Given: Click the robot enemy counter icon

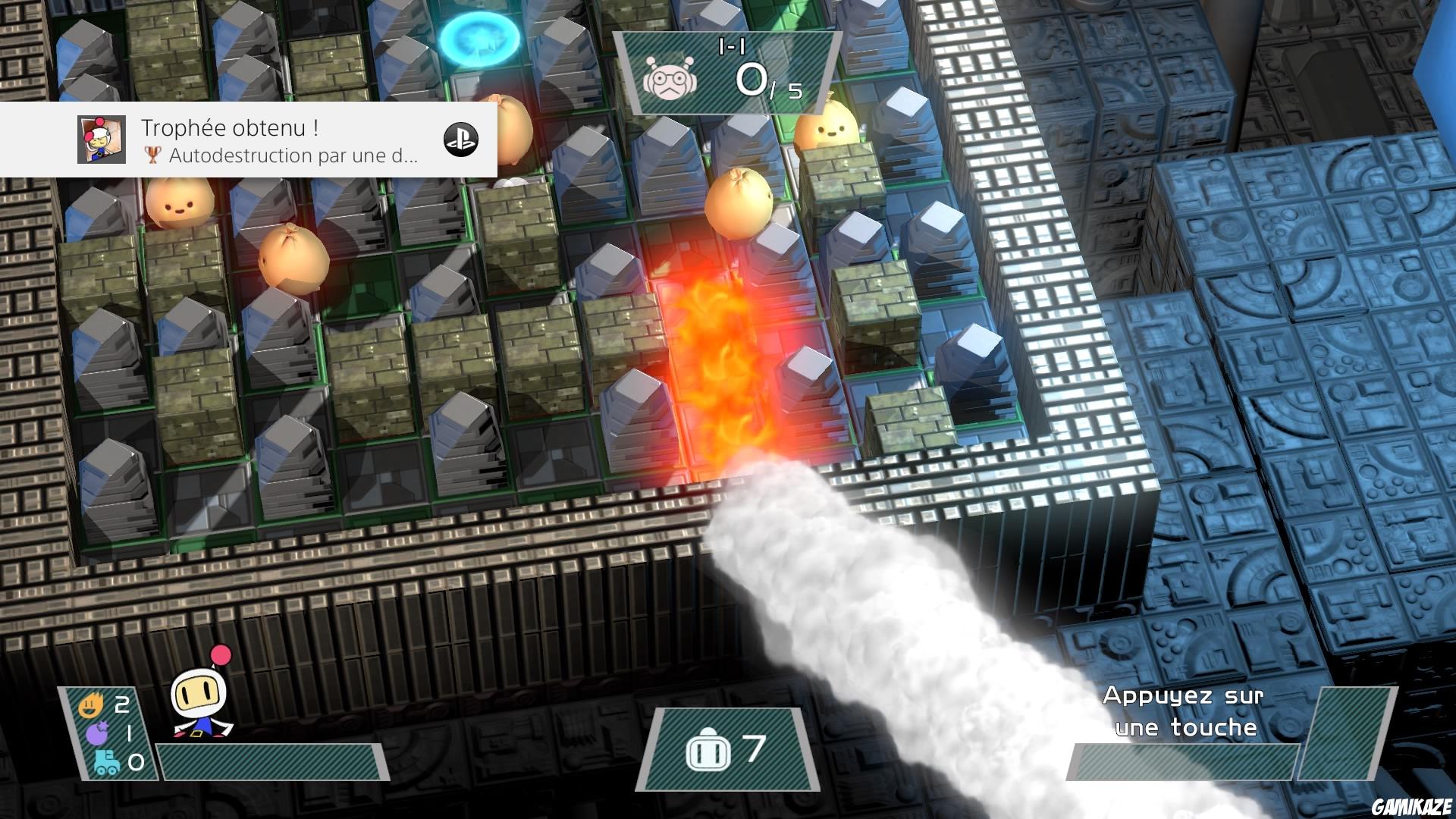Looking at the screenshot, I should pos(670,78).
